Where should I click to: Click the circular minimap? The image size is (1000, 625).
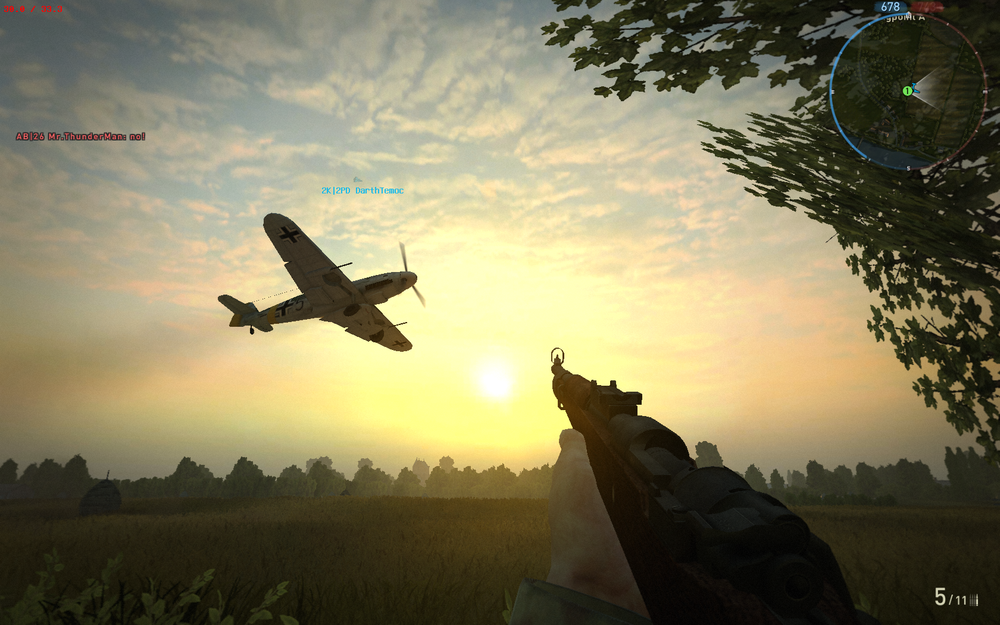[x=905, y=90]
